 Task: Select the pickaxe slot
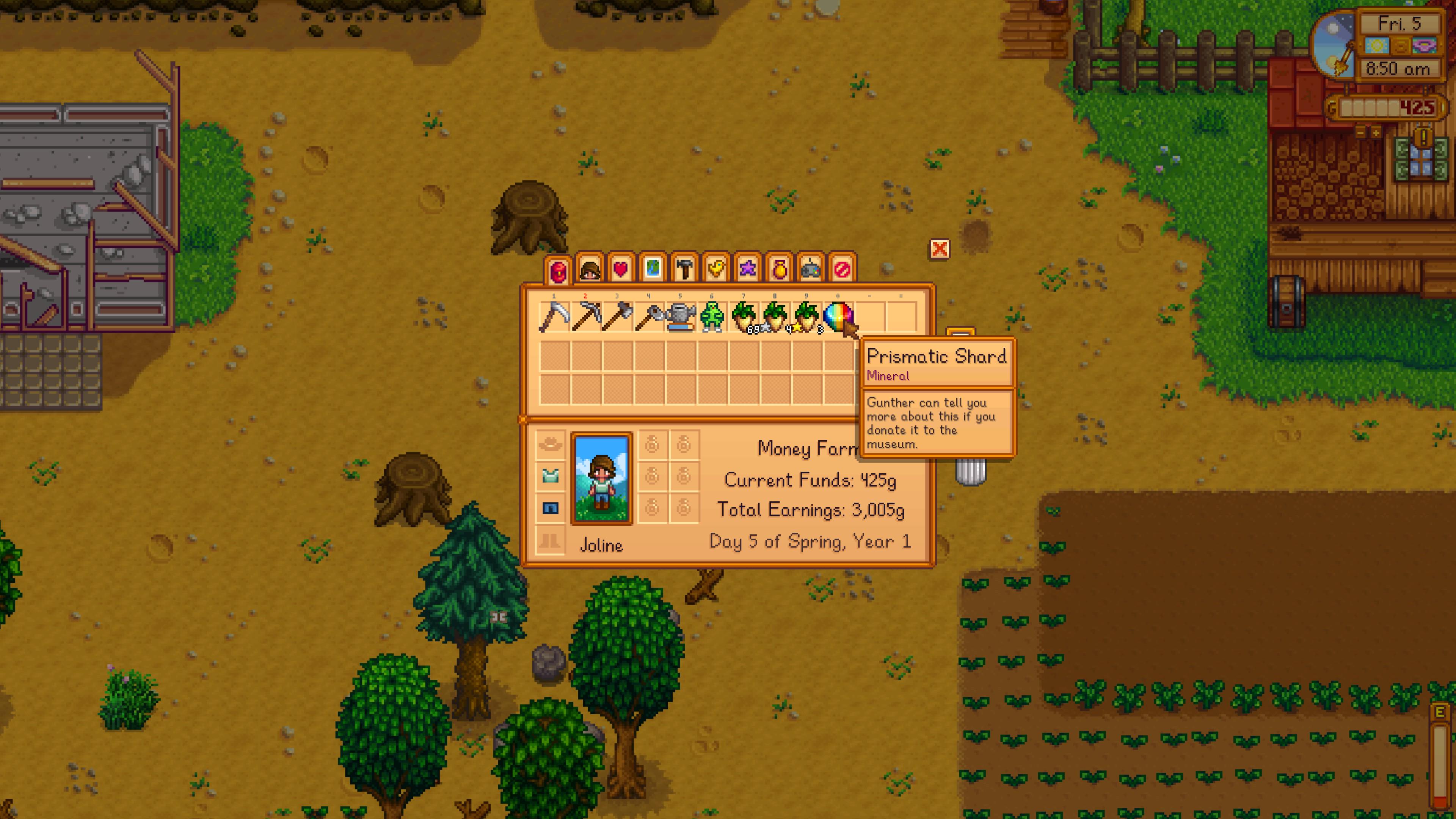coord(585,317)
